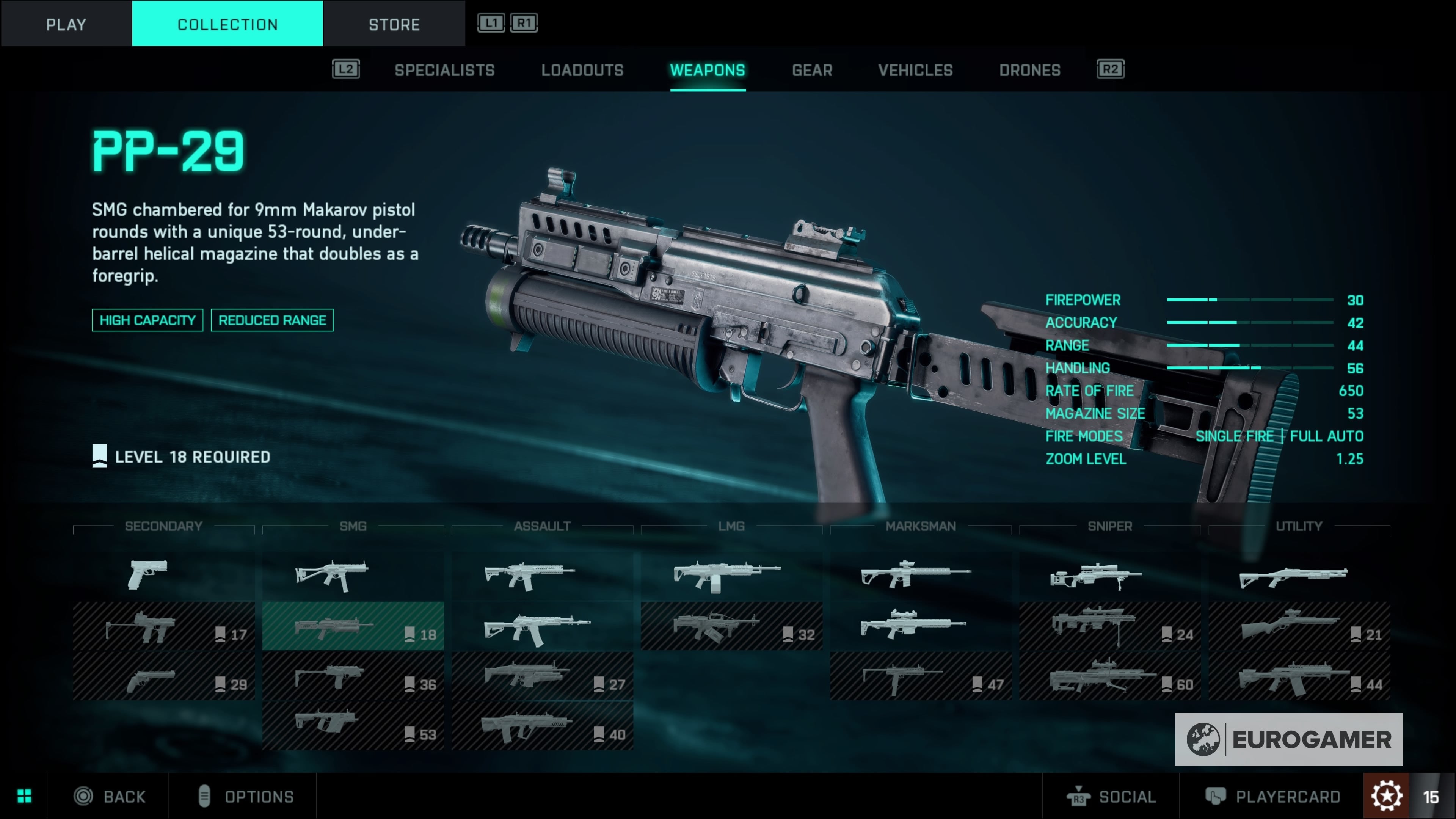Choose the level 36 SMG tile
The height and width of the screenshot is (819, 1456).
click(353, 676)
